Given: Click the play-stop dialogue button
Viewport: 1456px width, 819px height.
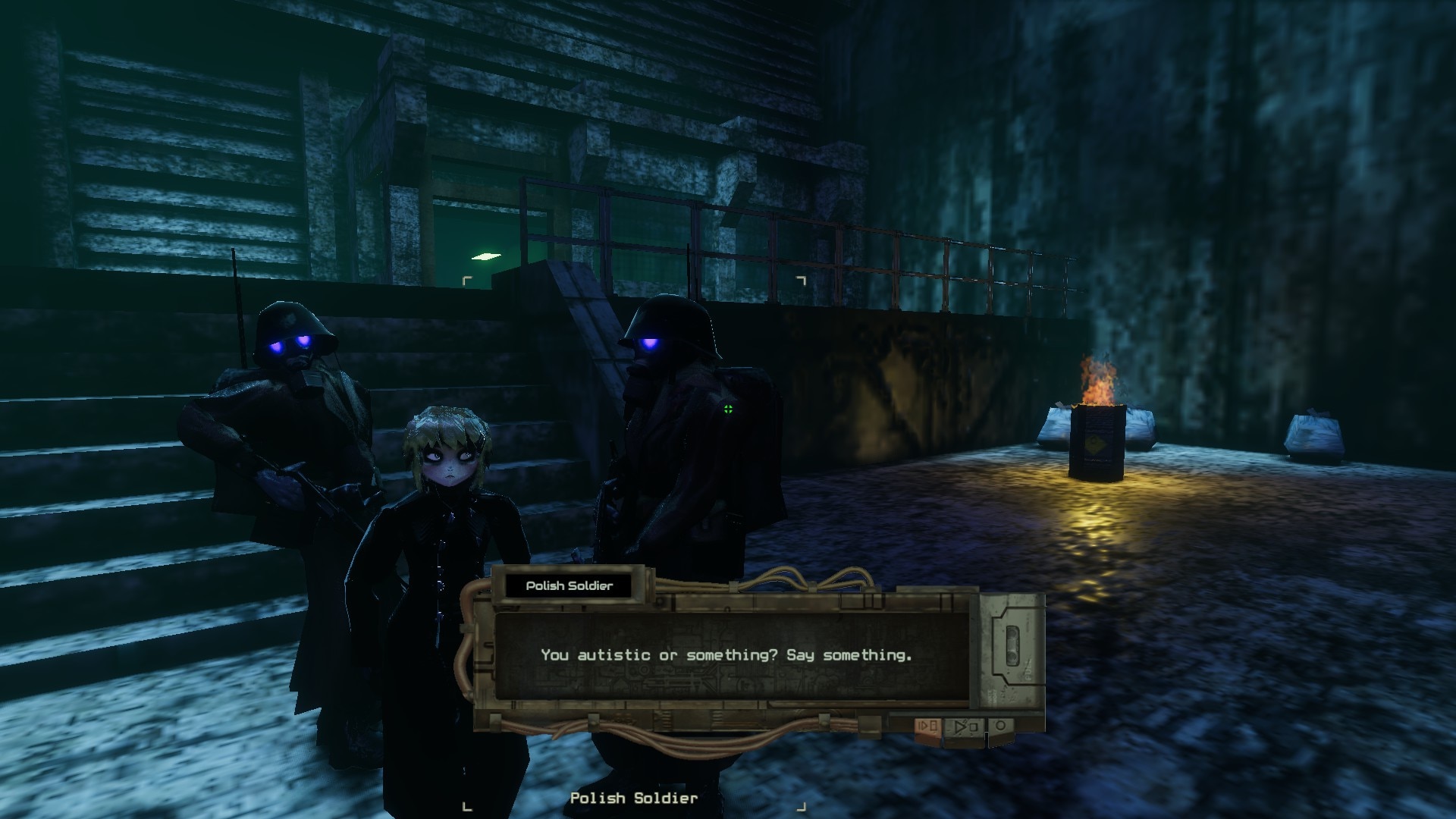Looking at the screenshot, I should 965,726.
